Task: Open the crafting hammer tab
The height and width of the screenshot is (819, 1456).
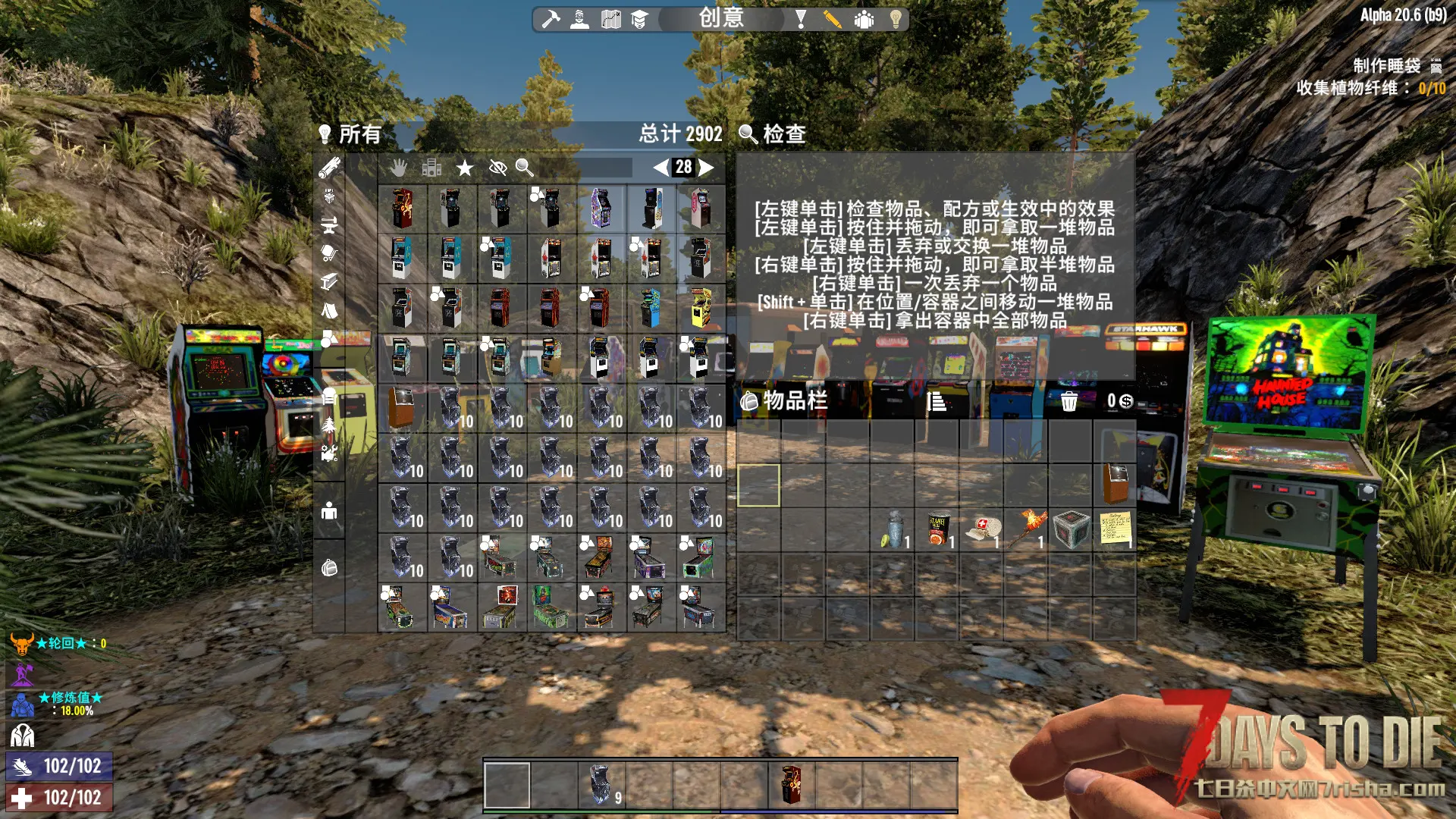Action: point(551,19)
